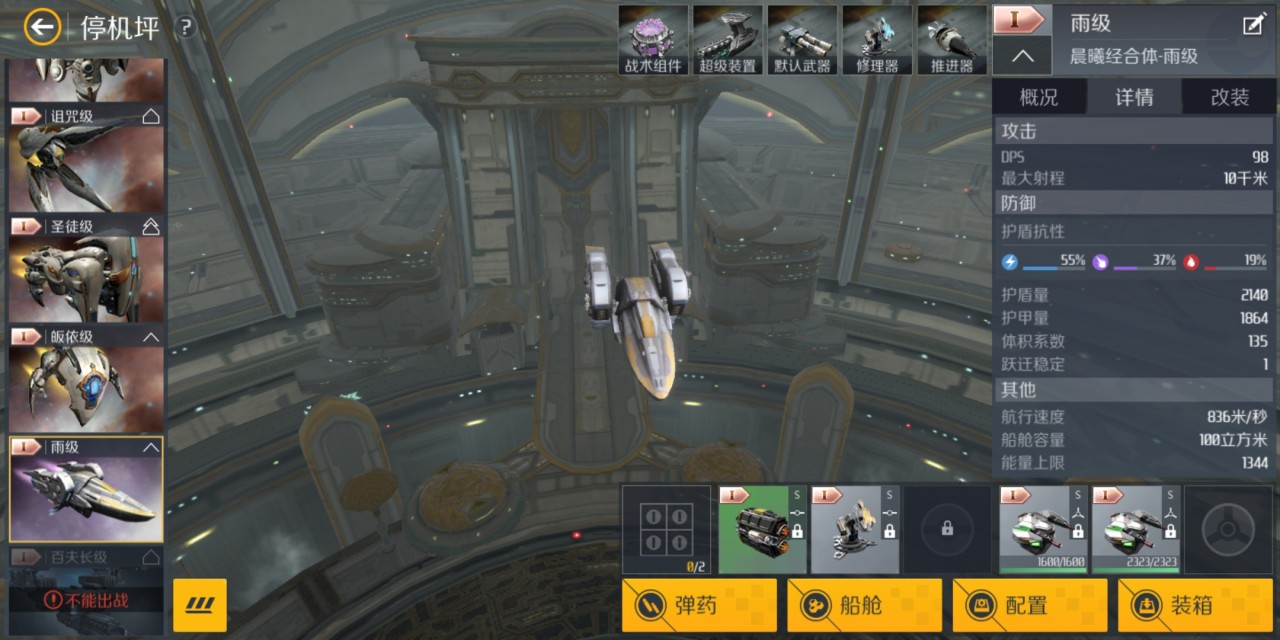The width and height of the screenshot is (1280, 640).
Task: Show the 修理器 repairer category
Action: click(877, 40)
